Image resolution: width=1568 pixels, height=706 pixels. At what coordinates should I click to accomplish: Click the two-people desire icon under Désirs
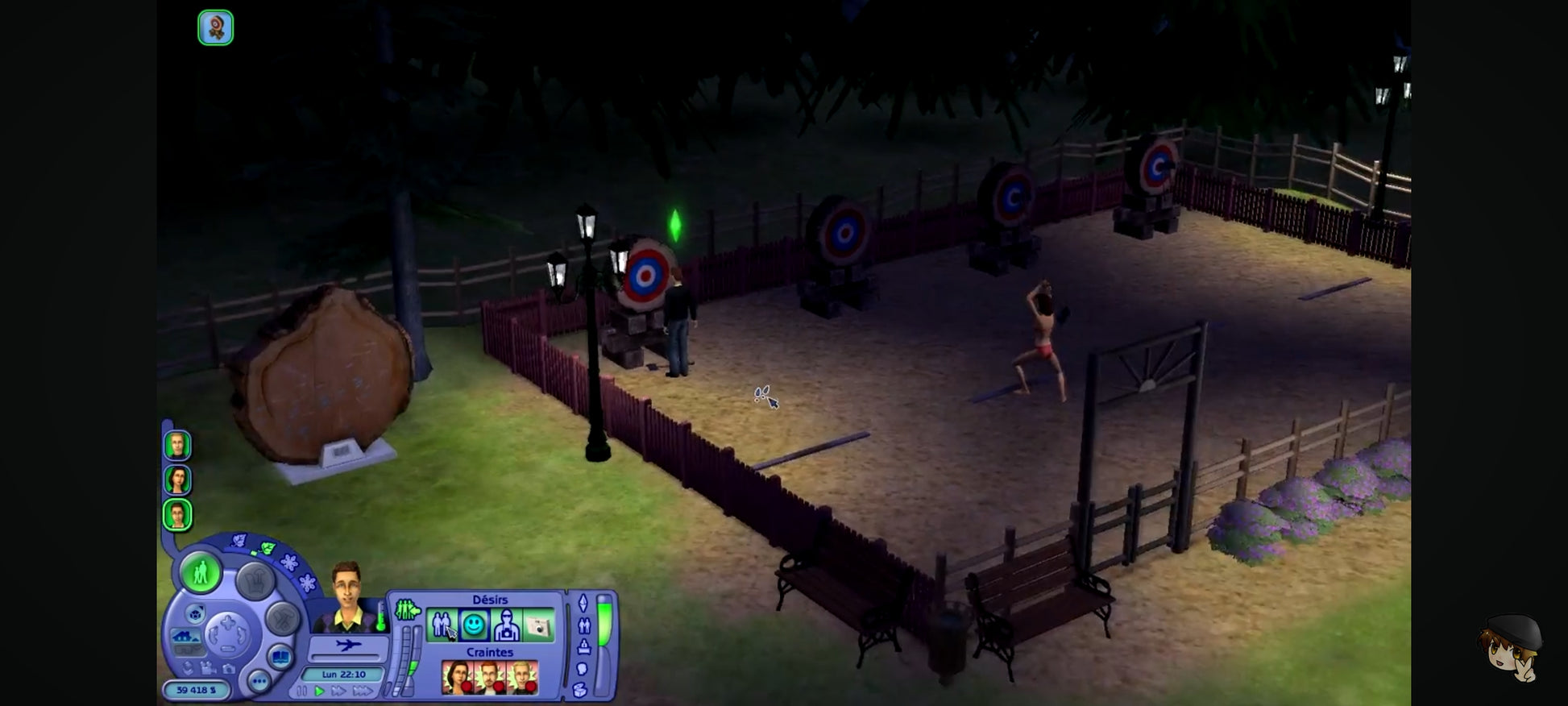pyautogui.click(x=442, y=625)
